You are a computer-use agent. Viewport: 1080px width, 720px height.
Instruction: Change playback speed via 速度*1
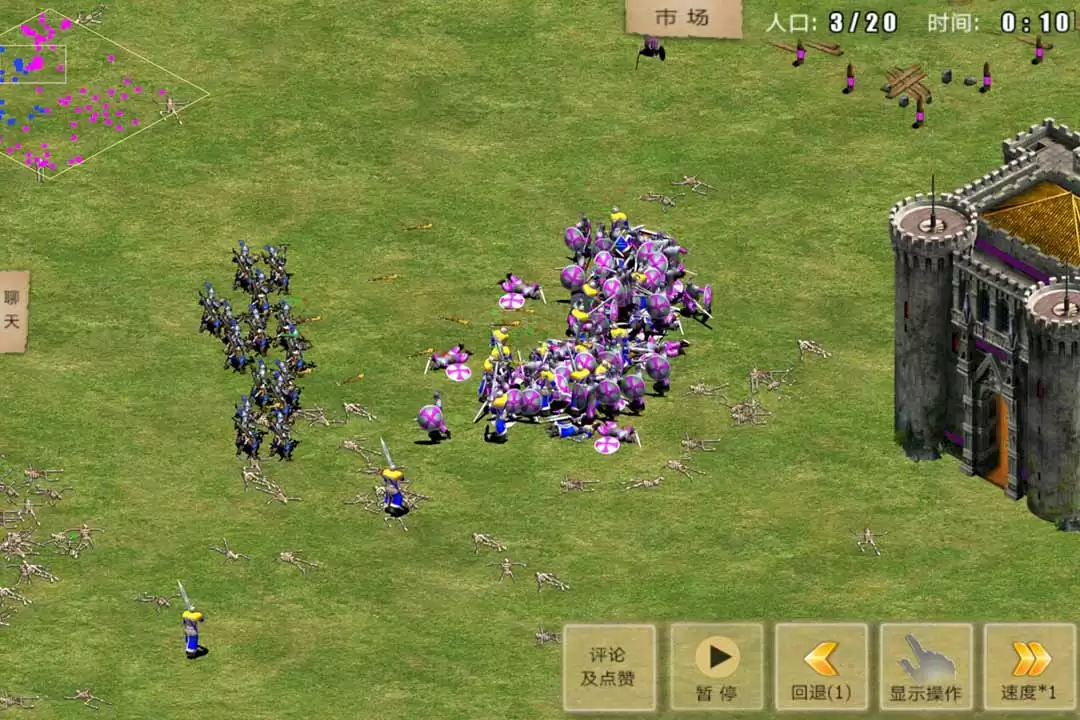coord(1030,667)
